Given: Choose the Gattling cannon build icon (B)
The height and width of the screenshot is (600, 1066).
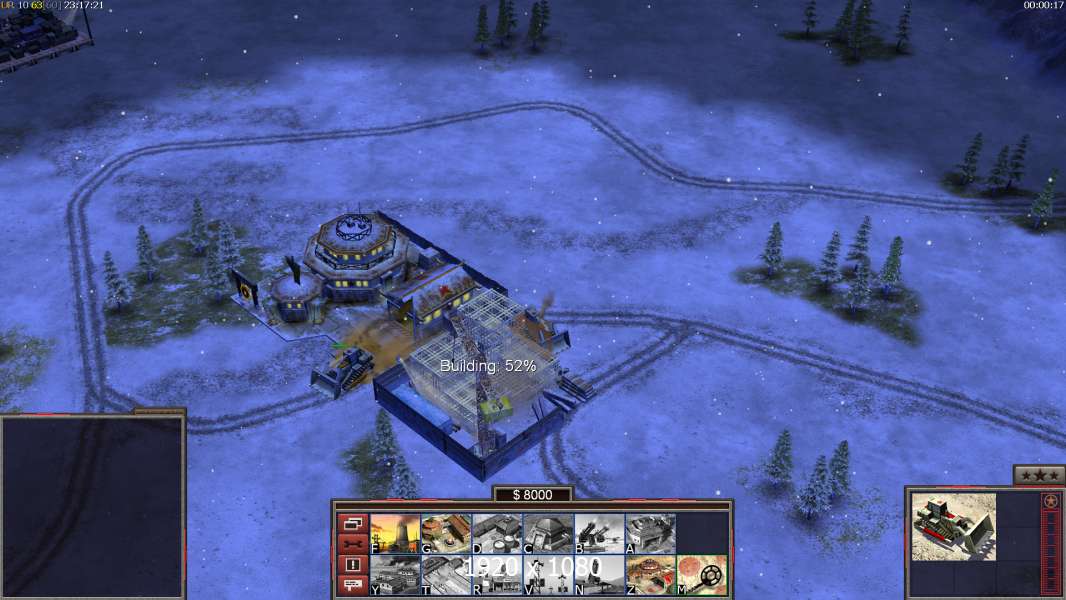Looking at the screenshot, I should click(599, 534).
